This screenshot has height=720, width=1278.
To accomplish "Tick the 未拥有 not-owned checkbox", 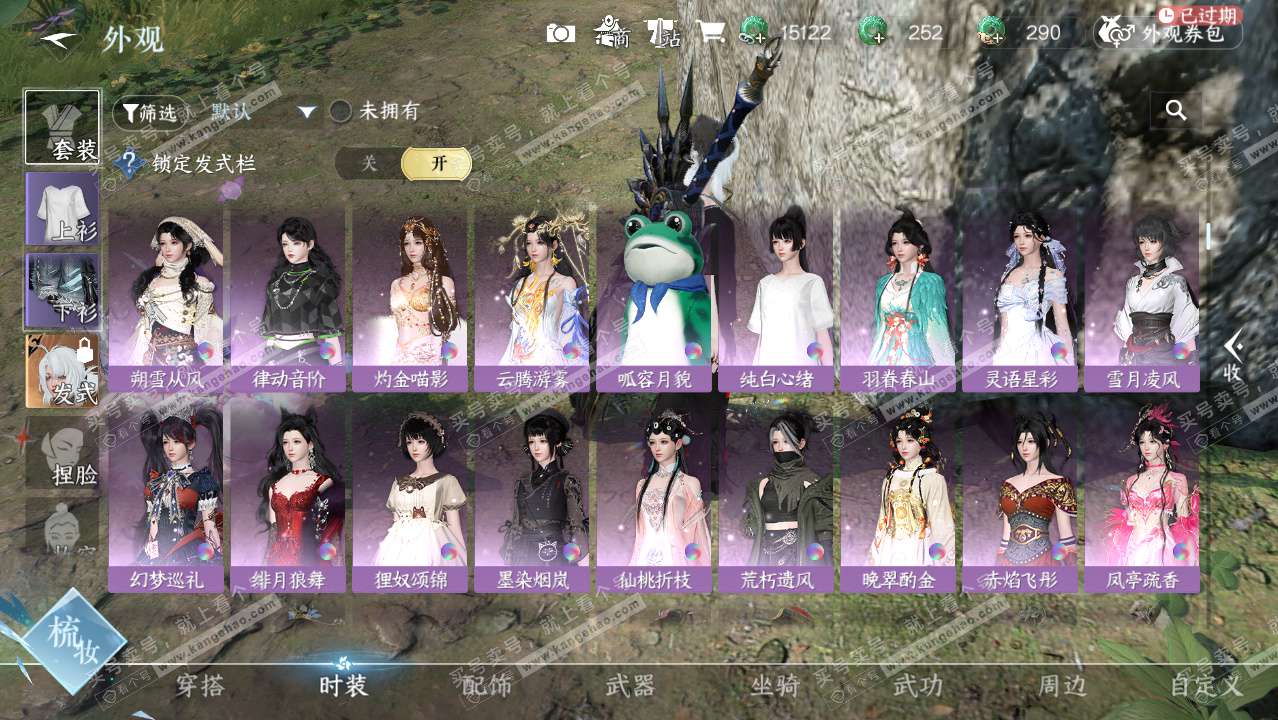I will tap(341, 112).
